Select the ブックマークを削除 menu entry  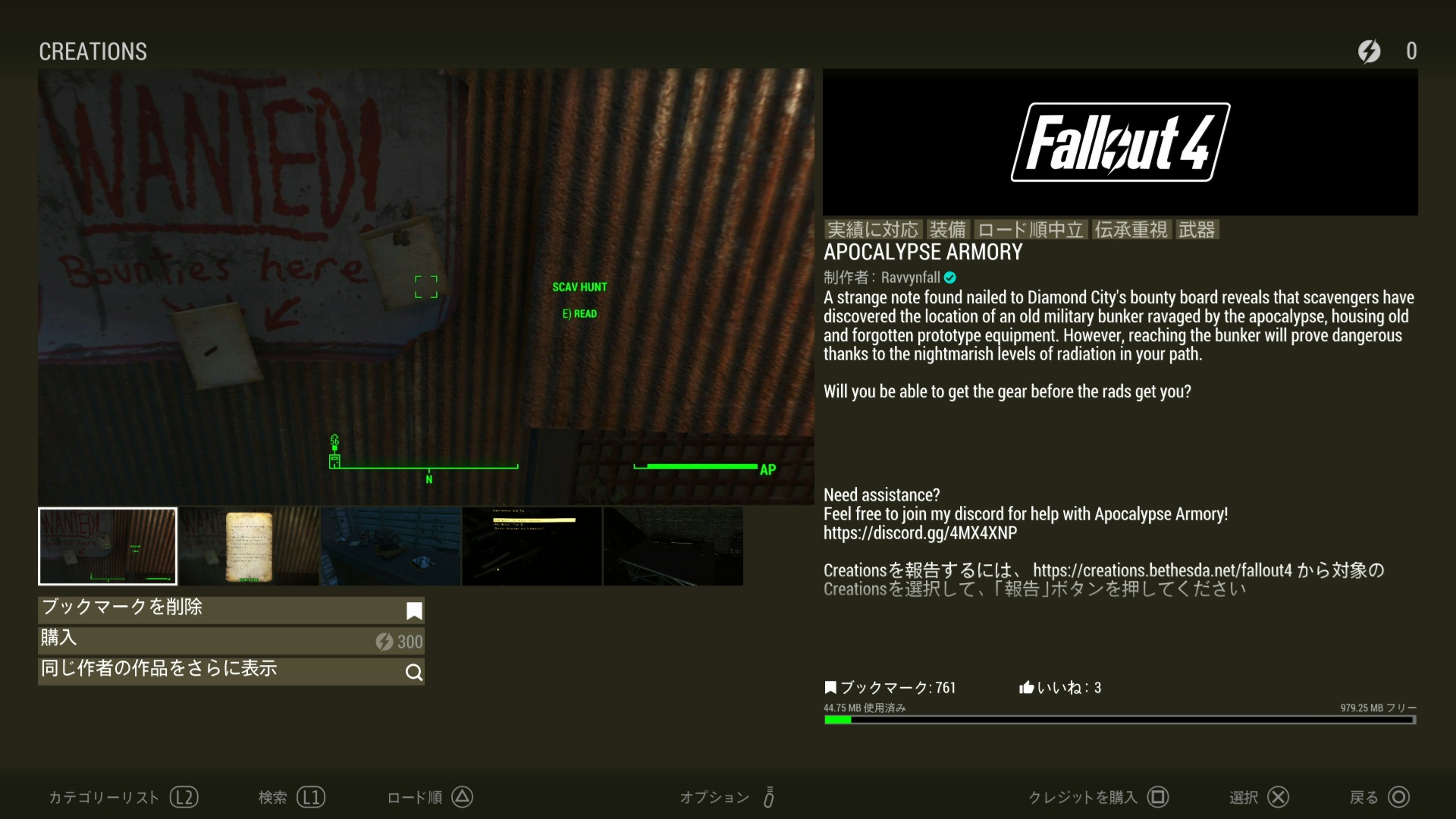(231, 610)
